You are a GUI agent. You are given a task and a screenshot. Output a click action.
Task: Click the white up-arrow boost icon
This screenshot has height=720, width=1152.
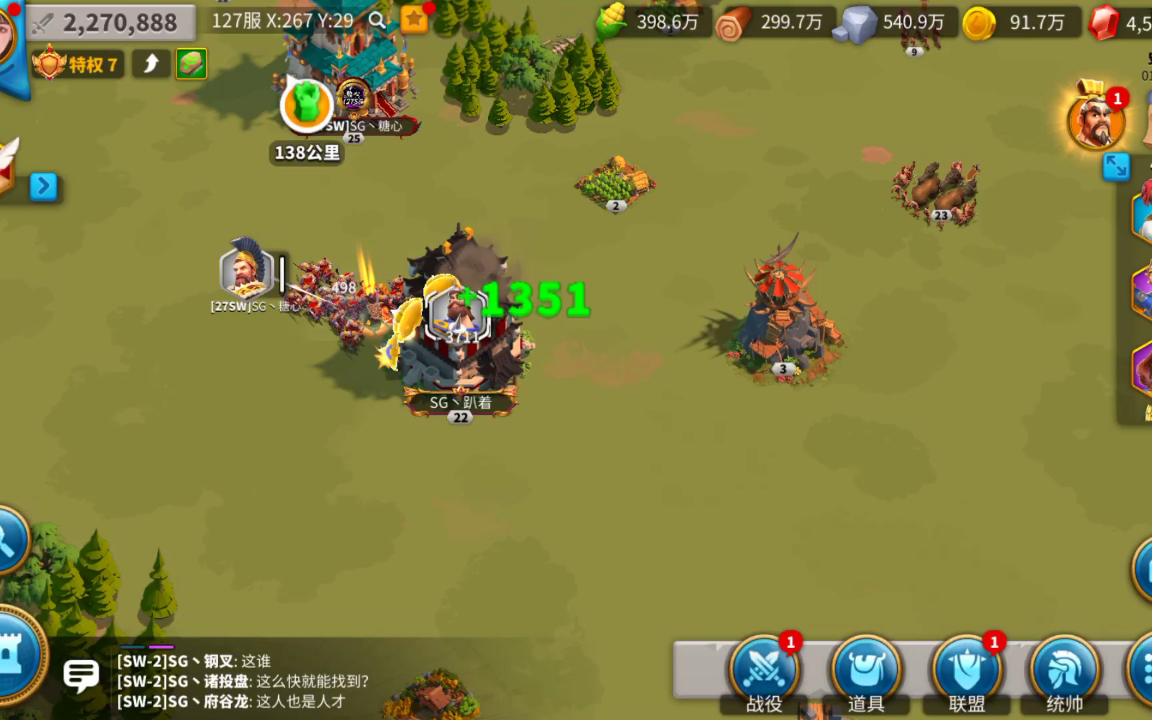(x=151, y=64)
